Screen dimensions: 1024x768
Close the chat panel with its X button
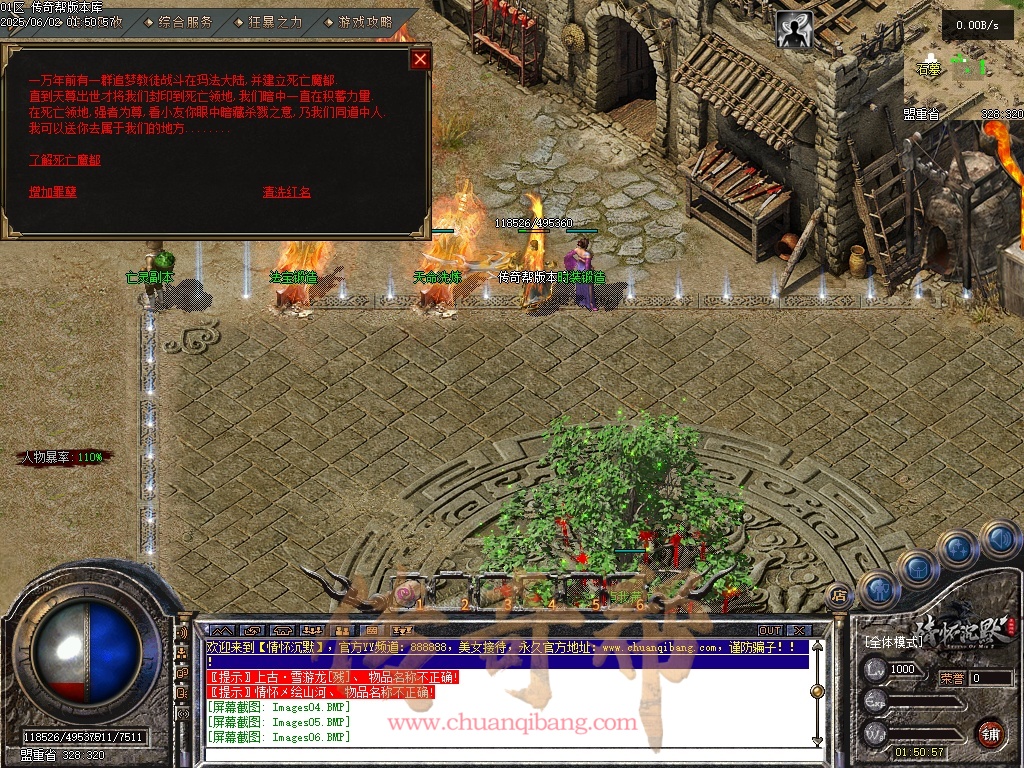tap(798, 631)
